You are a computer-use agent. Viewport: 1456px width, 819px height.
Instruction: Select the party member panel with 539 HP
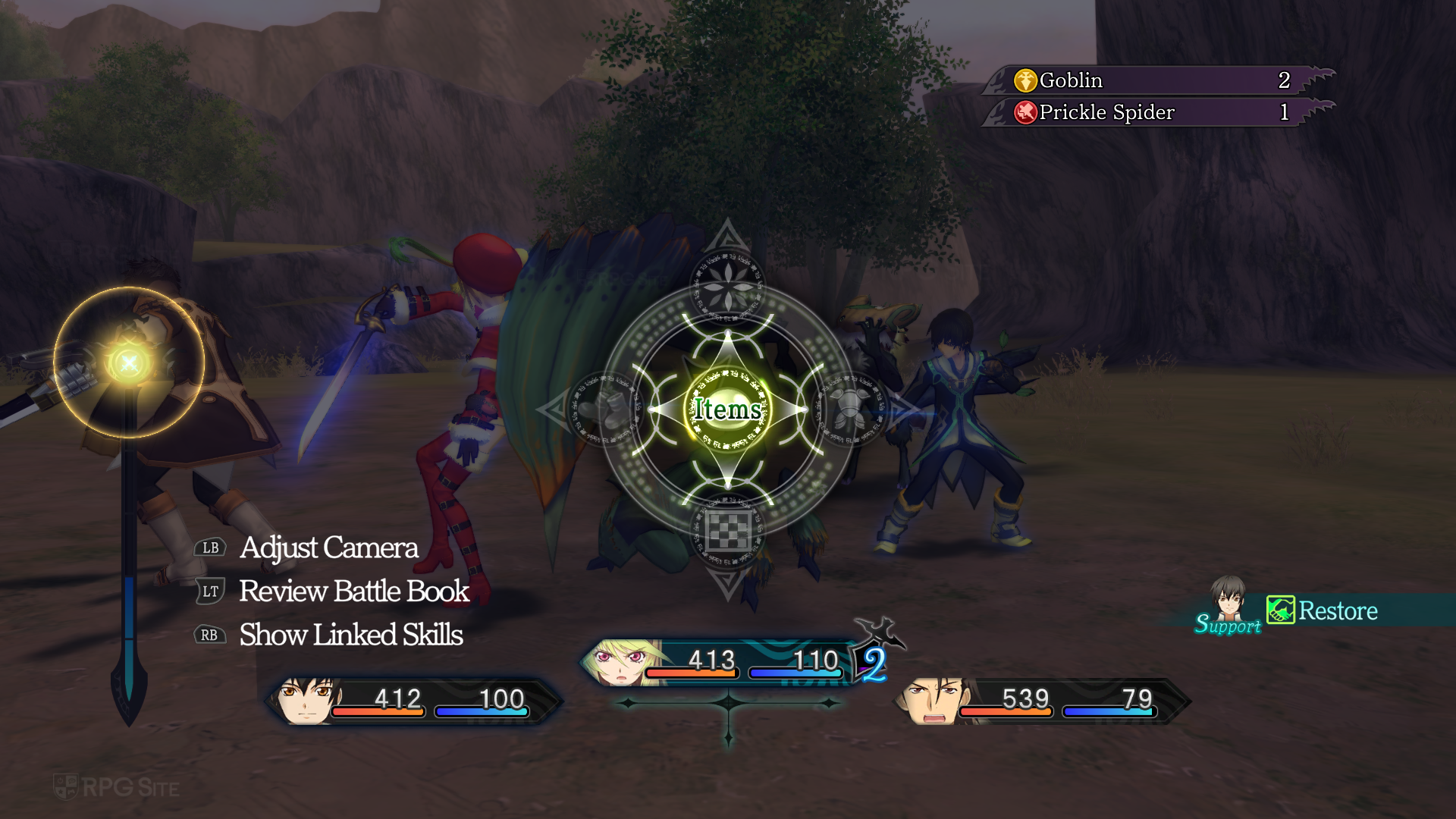pyautogui.click(x=1043, y=701)
